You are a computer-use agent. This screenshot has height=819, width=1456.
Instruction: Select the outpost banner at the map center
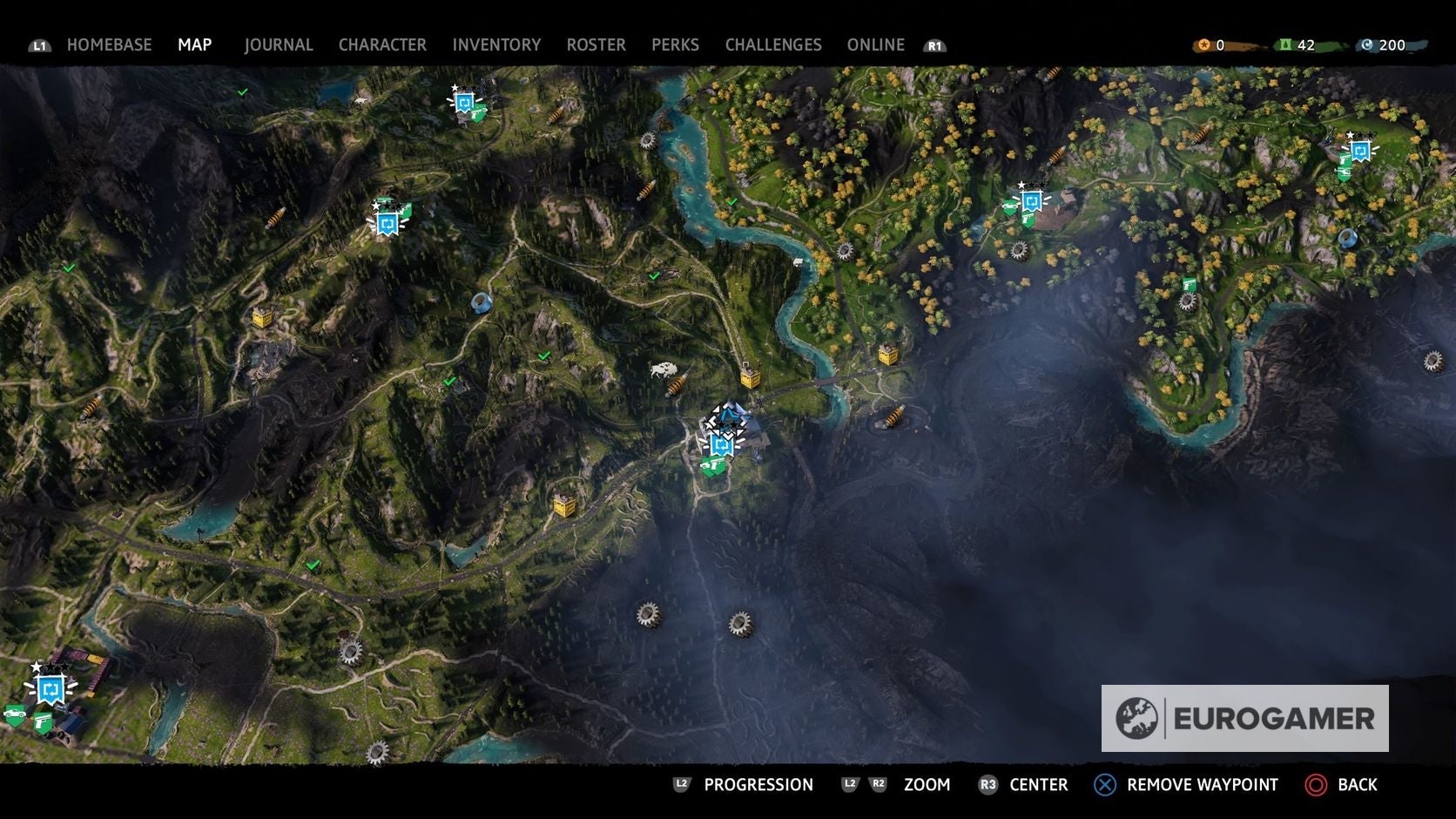tap(720, 446)
